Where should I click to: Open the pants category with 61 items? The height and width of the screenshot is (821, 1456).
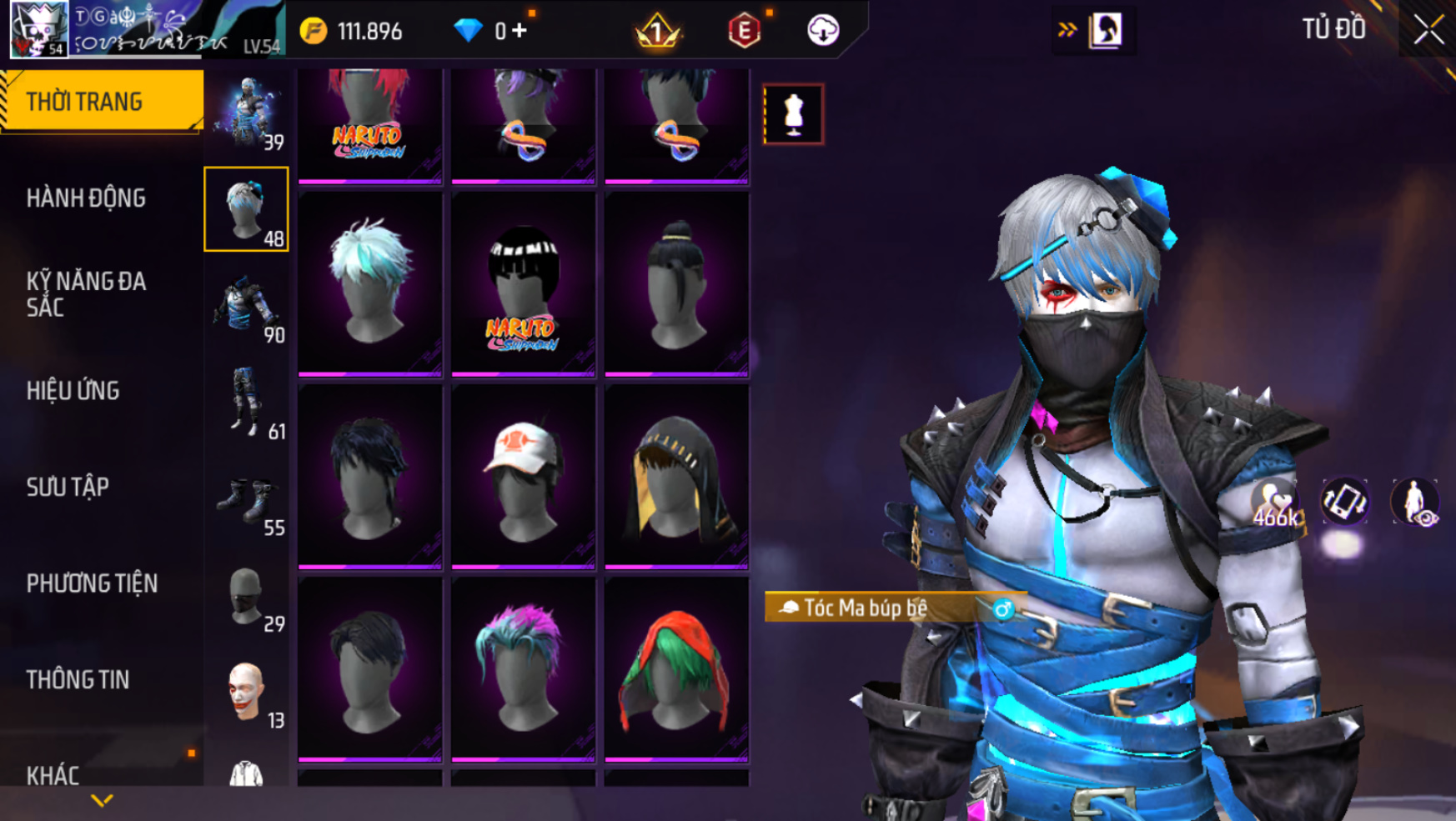(247, 403)
